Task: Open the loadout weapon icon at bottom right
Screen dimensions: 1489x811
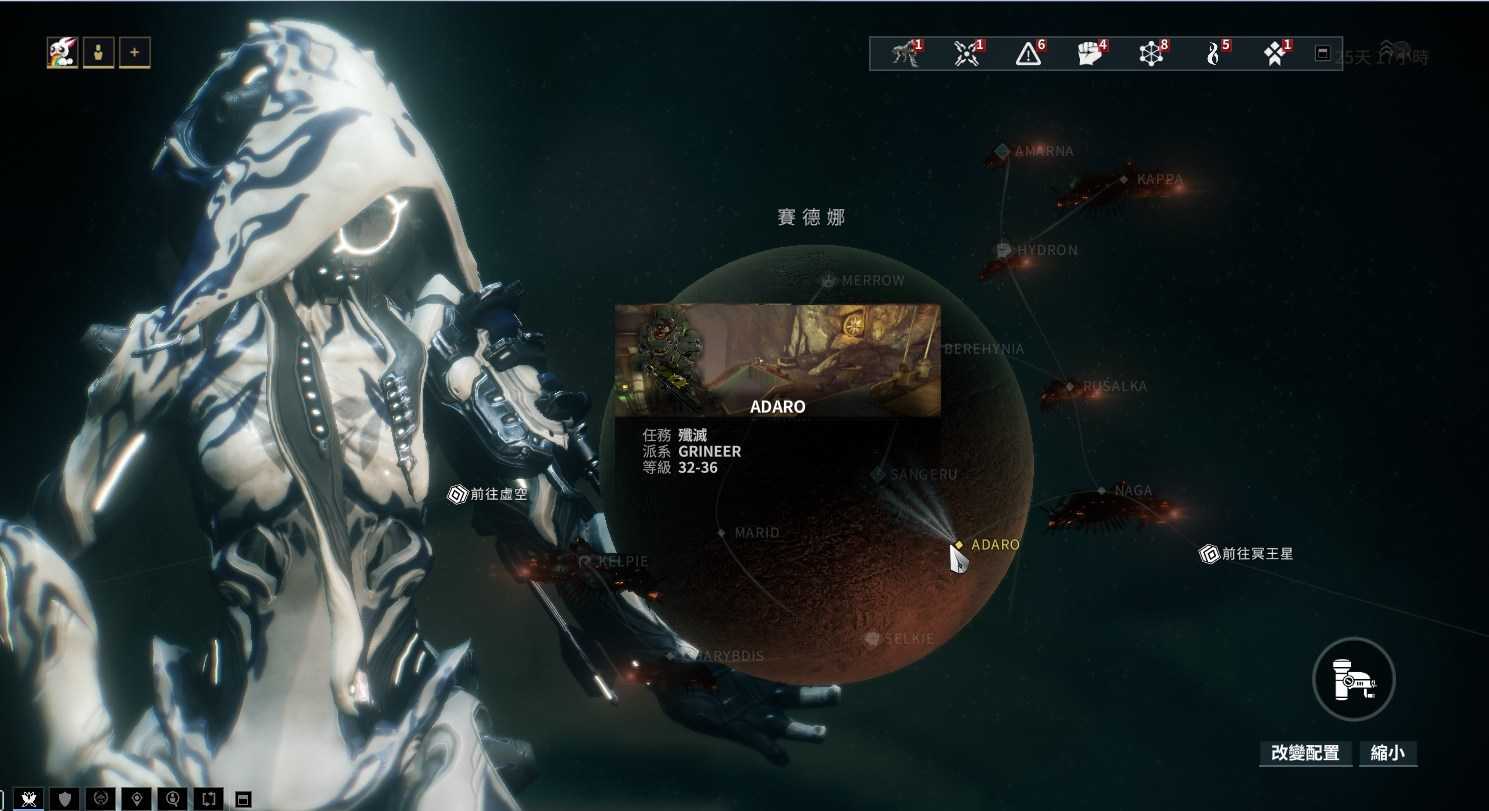Action: tap(1353, 678)
